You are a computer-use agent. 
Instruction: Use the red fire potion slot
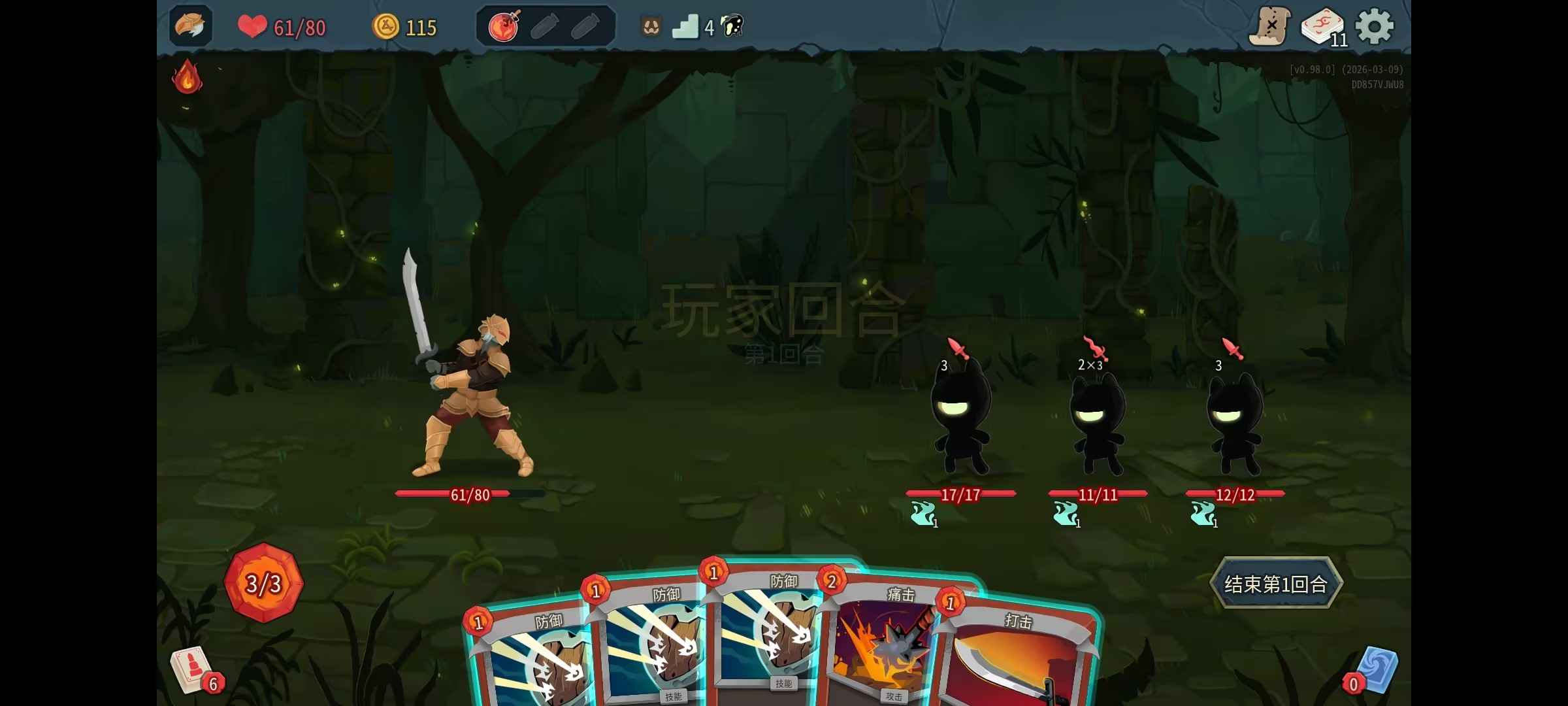[x=504, y=27]
